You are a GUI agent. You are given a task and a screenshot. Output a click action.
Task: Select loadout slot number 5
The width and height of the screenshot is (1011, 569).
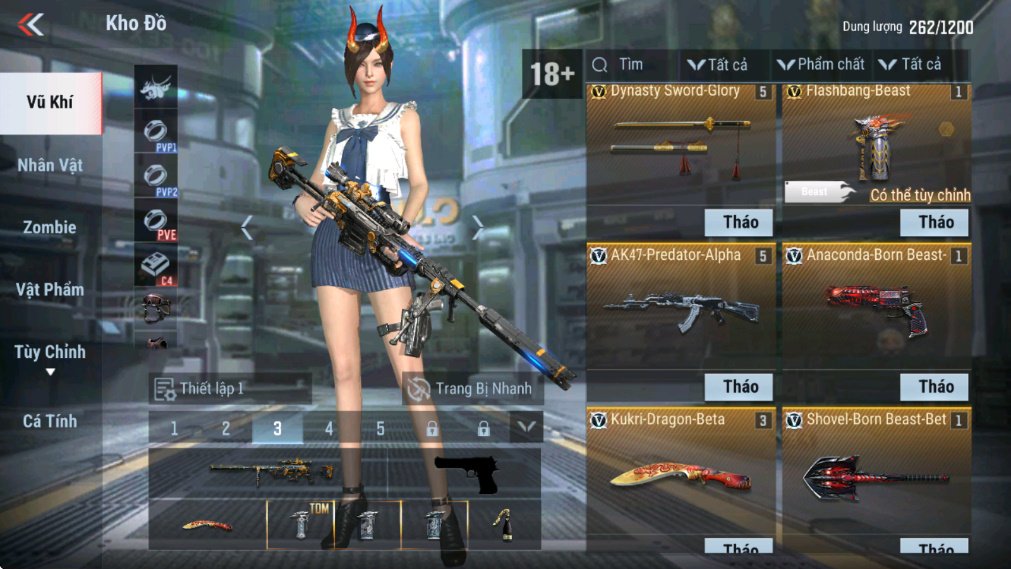pyautogui.click(x=380, y=429)
